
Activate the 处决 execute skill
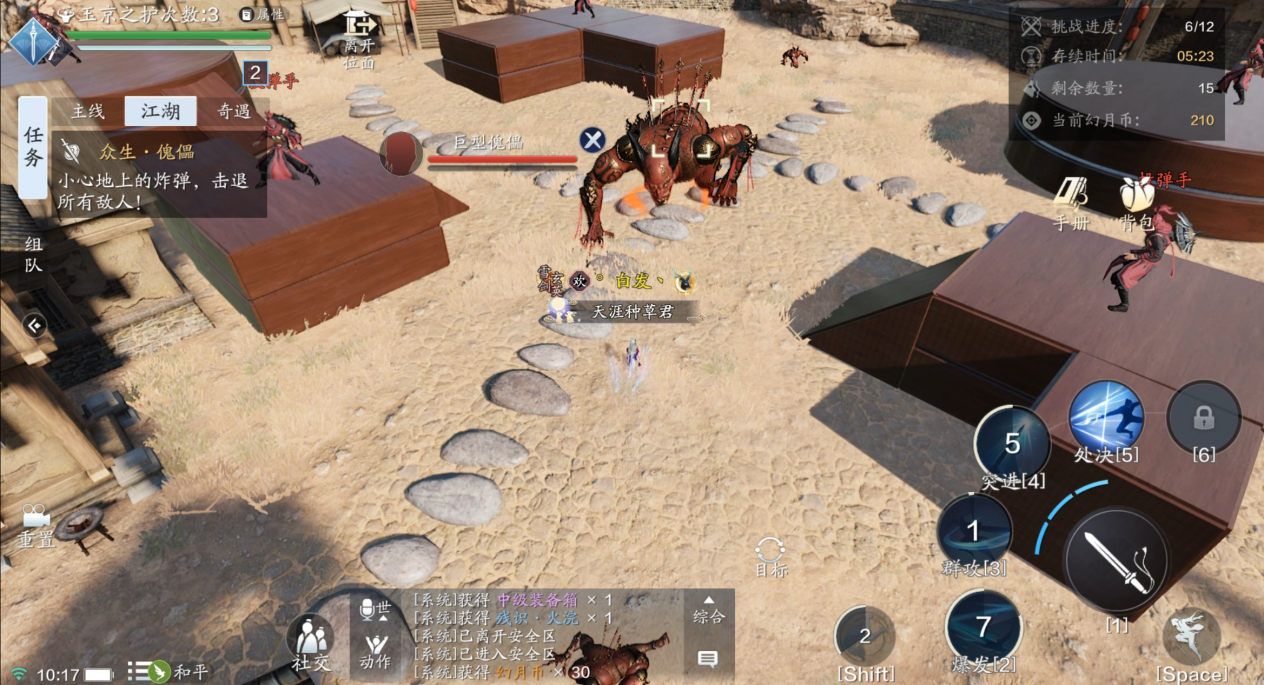point(1106,418)
